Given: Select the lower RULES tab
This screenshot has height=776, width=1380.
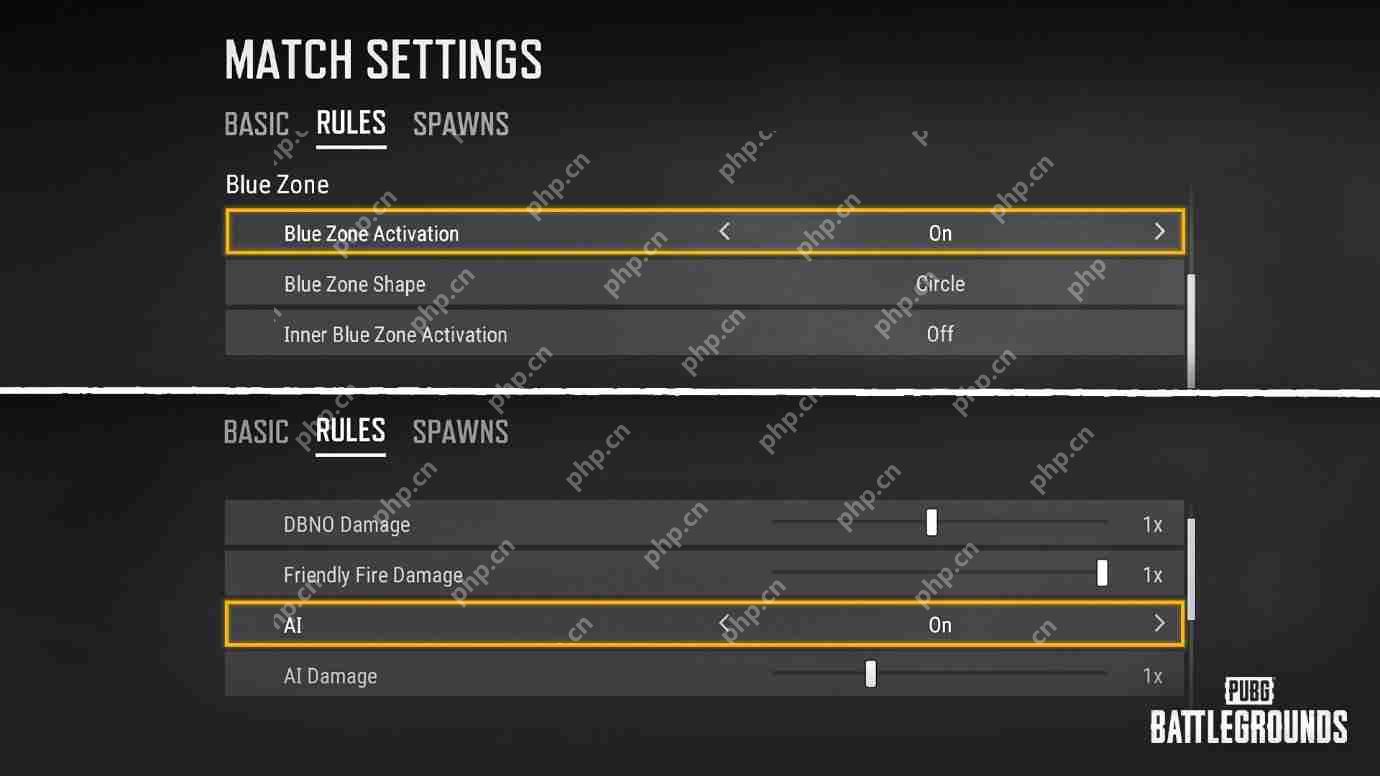Looking at the screenshot, I should click(x=350, y=431).
